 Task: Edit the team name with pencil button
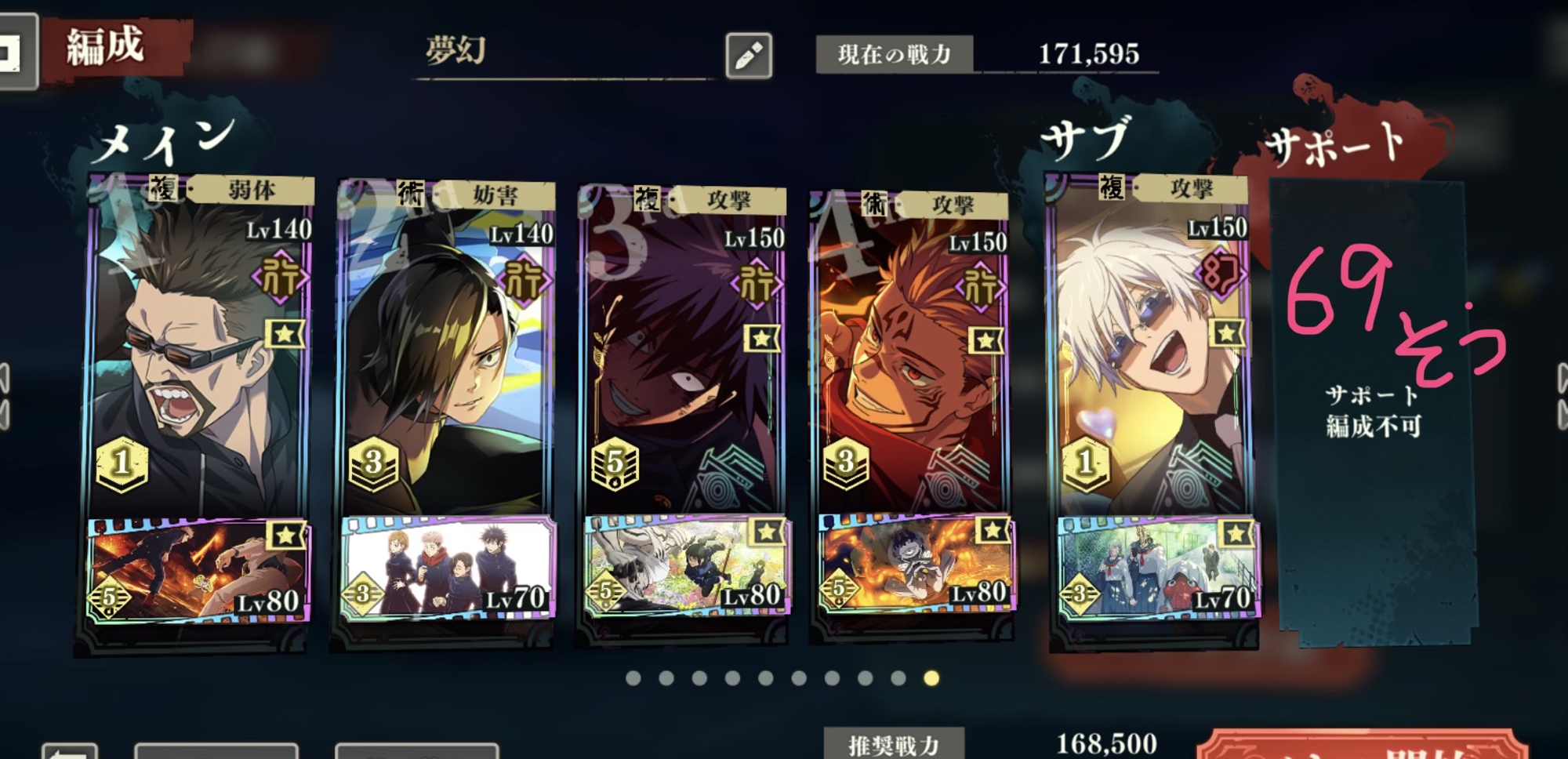tap(748, 55)
